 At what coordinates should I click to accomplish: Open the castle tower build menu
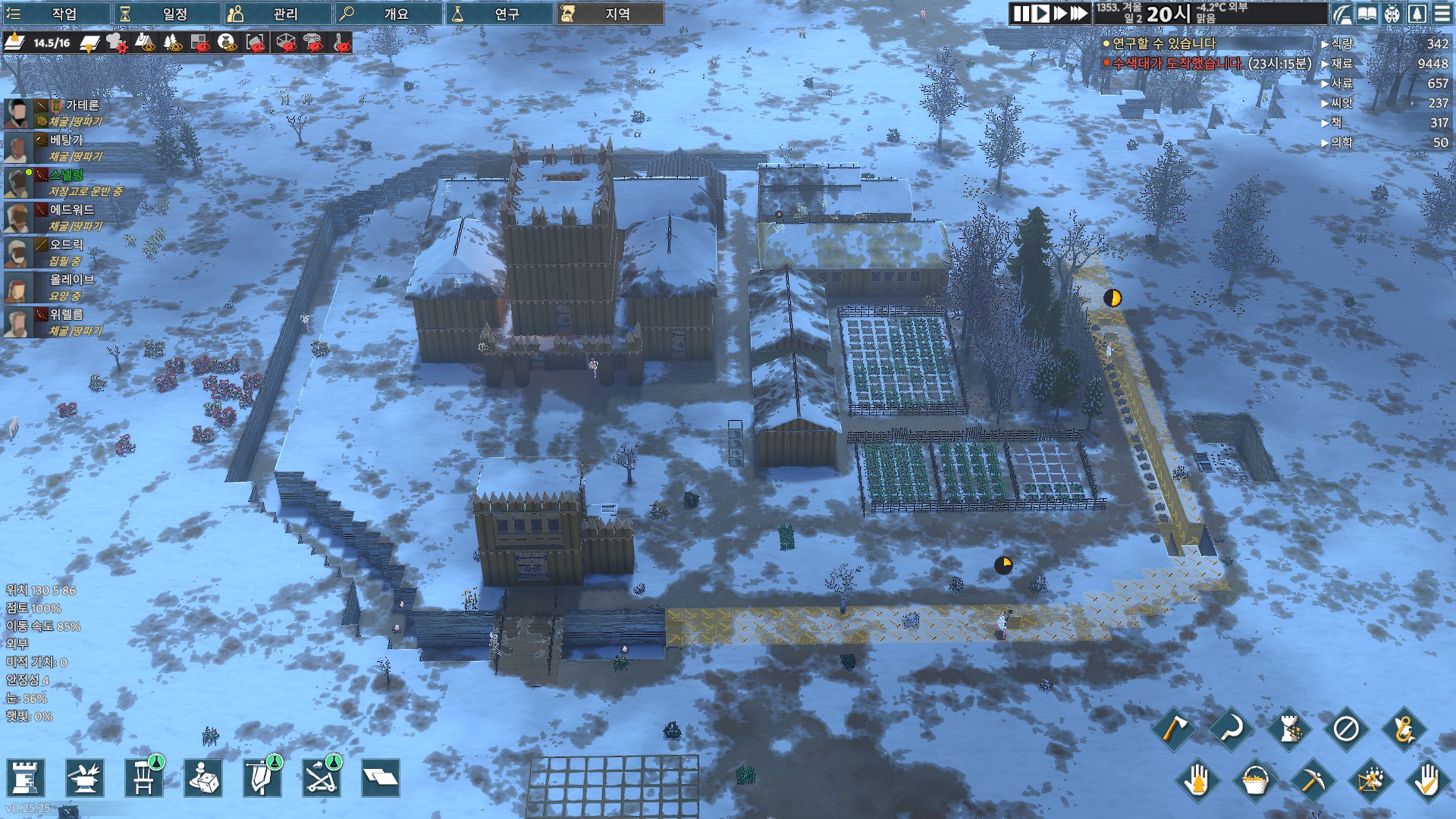(x=25, y=778)
